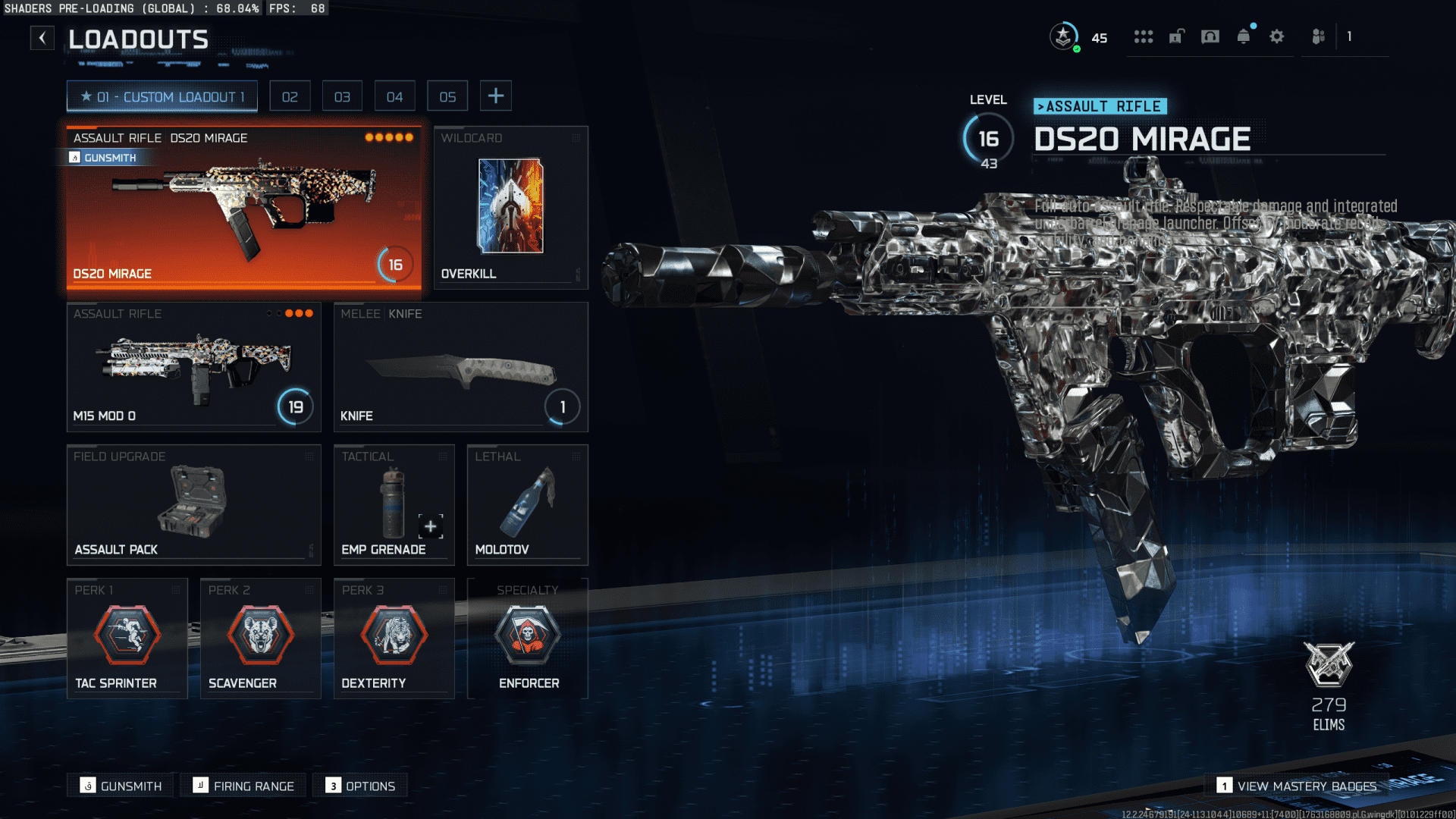
Task: Open the Enforcer specialty slot
Action: coord(527,638)
